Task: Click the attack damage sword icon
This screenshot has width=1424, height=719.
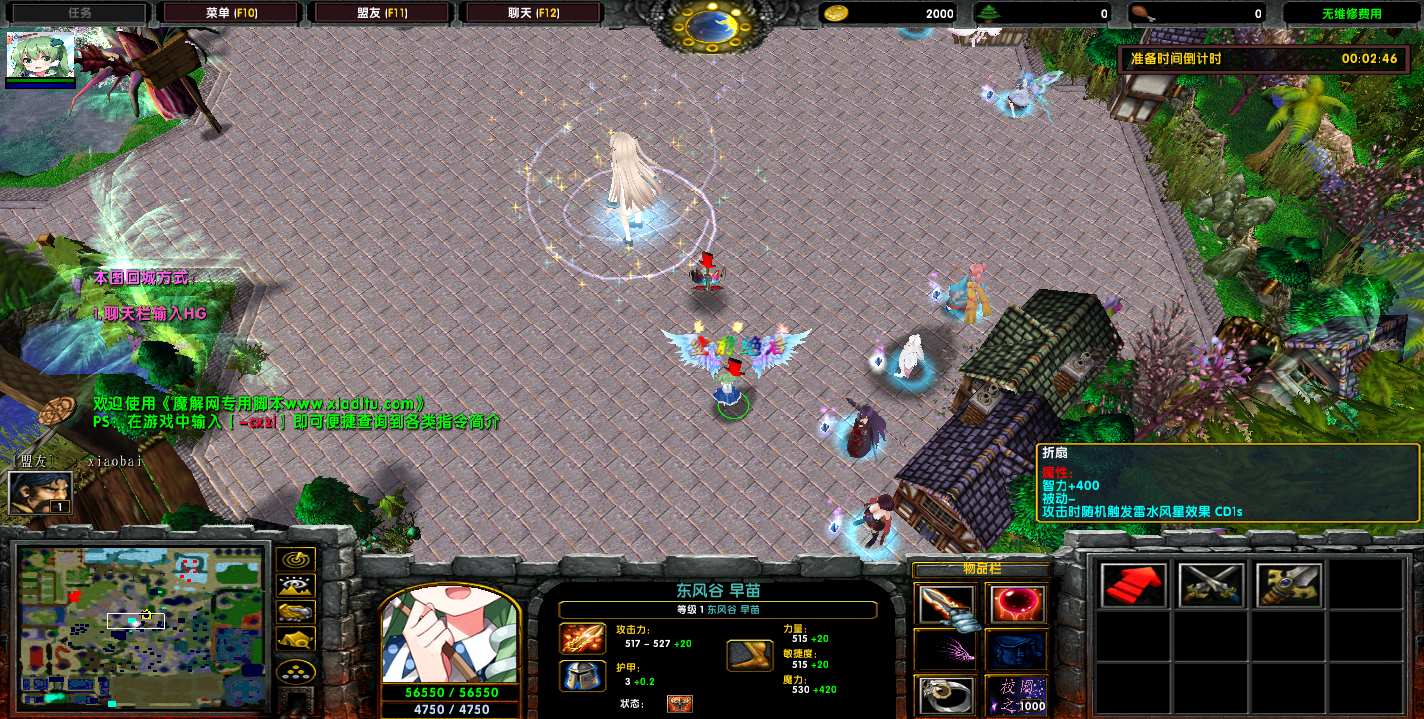Action: coord(582,637)
